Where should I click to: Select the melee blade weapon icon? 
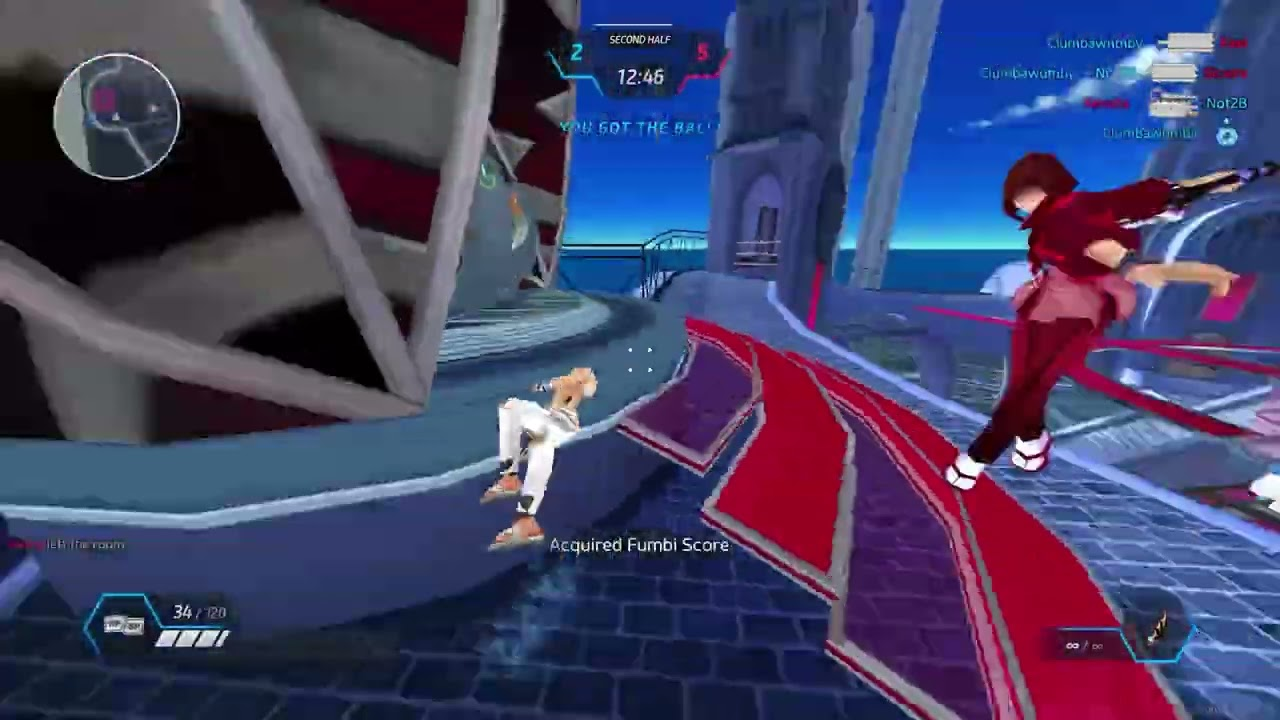(1162, 630)
